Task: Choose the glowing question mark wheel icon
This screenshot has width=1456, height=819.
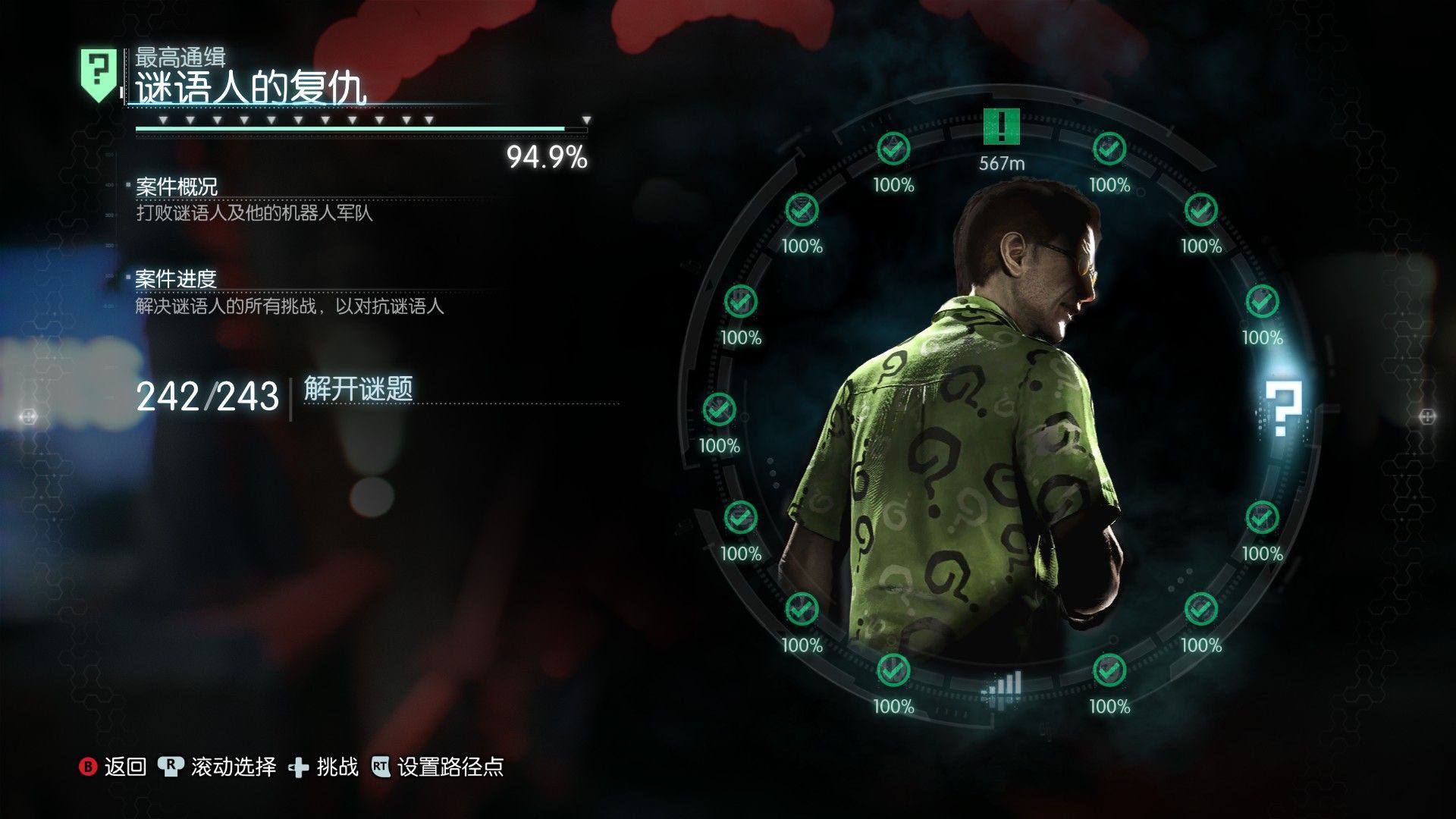Action: pos(1283,408)
